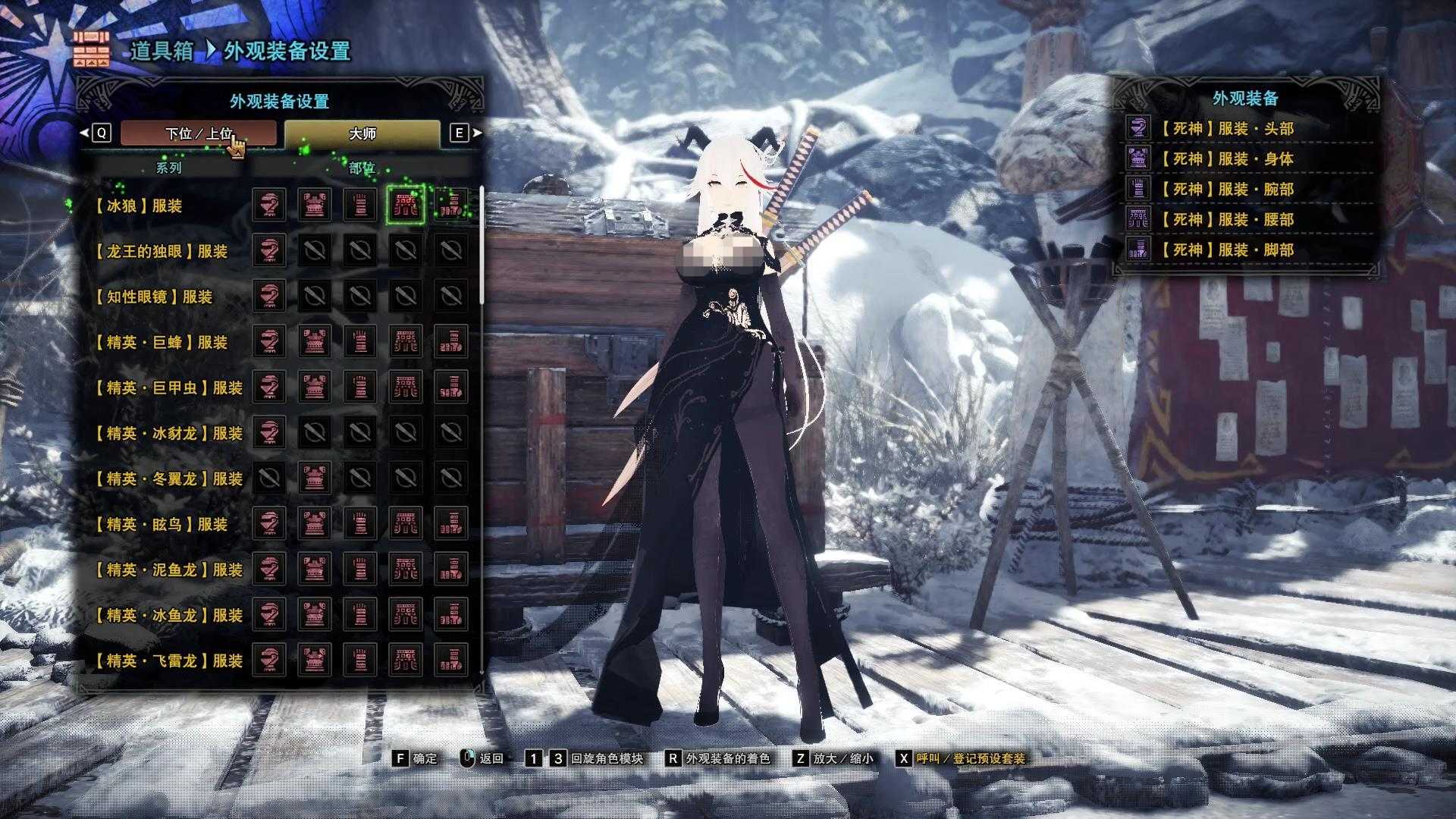
Task: Toggle the highlighted 冰狼 waist slot
Action: pyautogui.click(x=406, y=206)
